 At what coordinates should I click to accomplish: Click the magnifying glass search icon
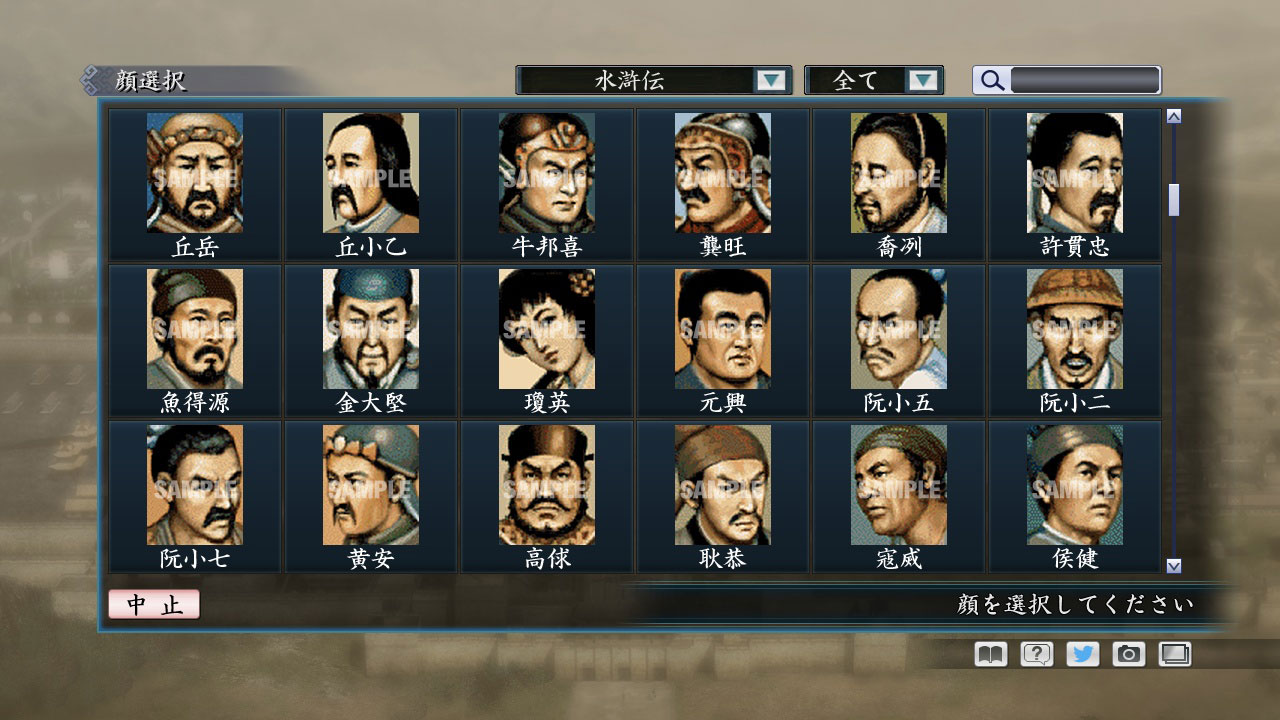tap(990, 80)
